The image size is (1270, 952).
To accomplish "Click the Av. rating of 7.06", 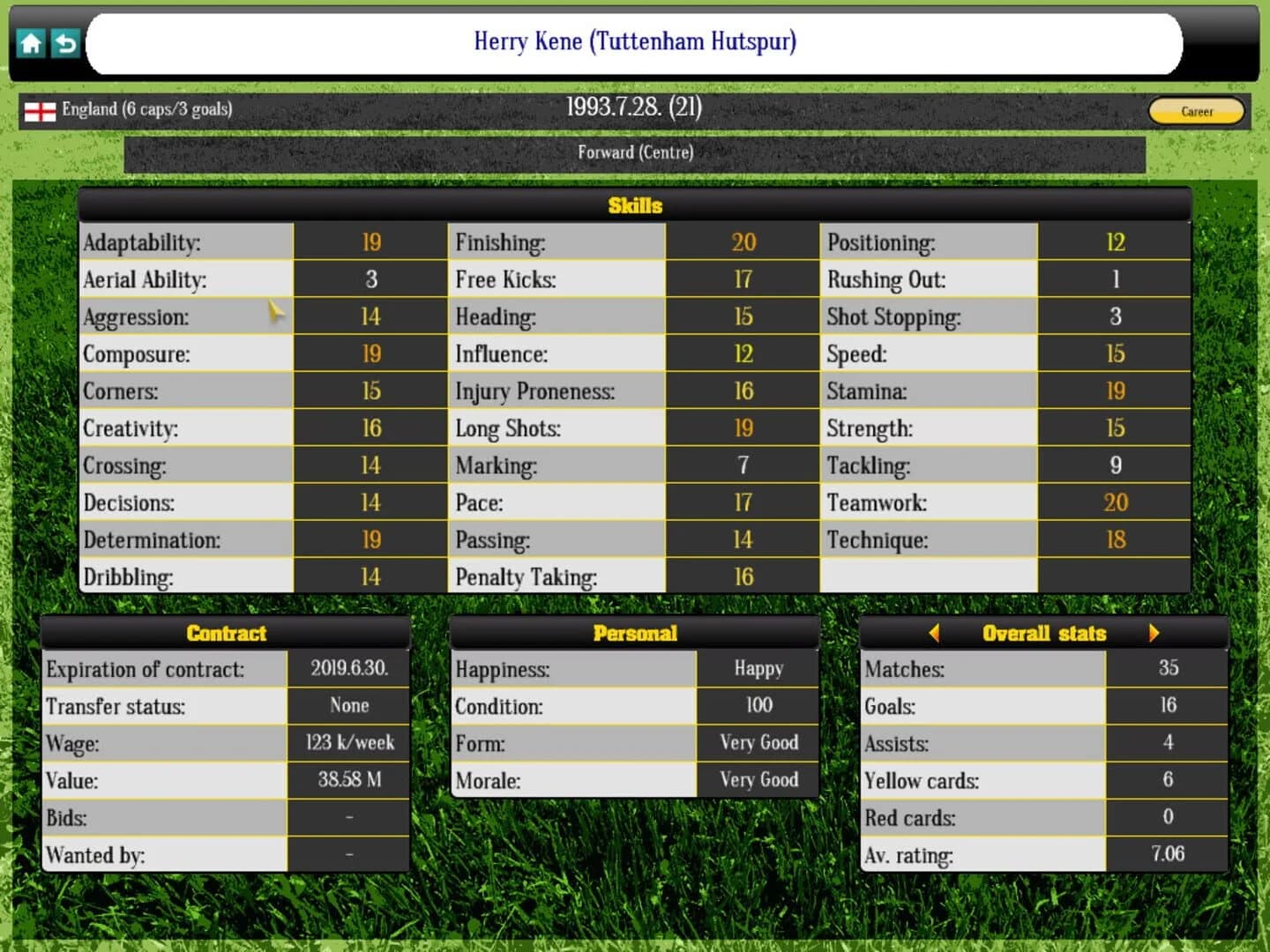I will tap(1168, 854).
